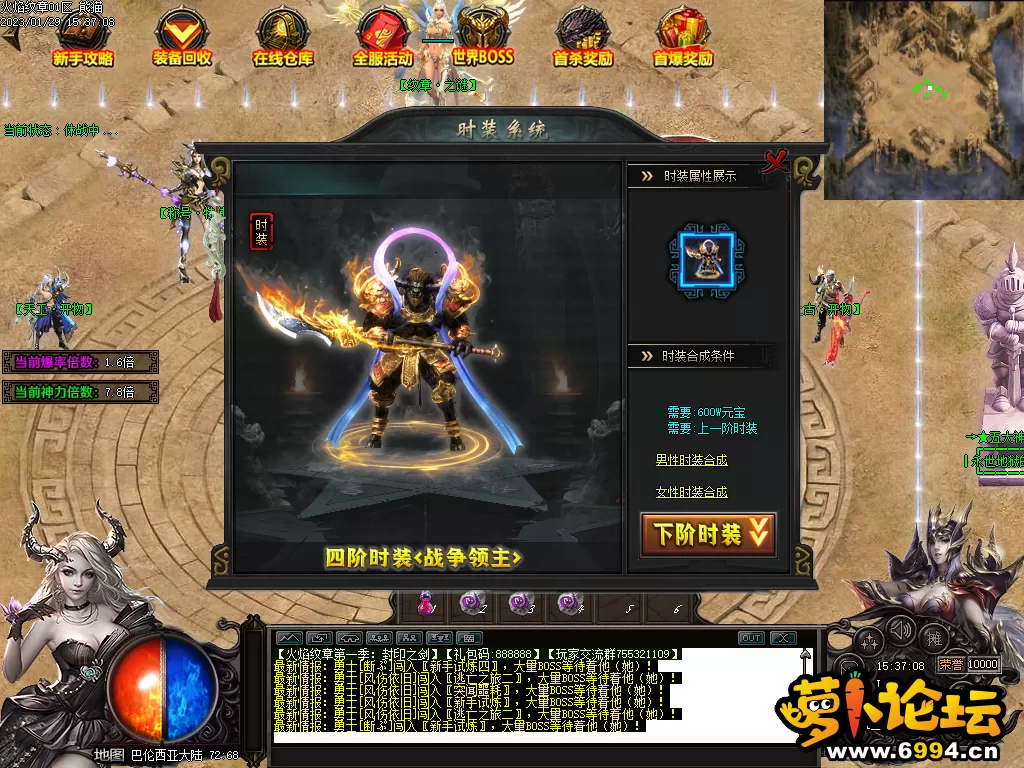Use the red potion in hotbar slot 1
Viewport: 1024px width, 768px height.
(x=427, y=603)
